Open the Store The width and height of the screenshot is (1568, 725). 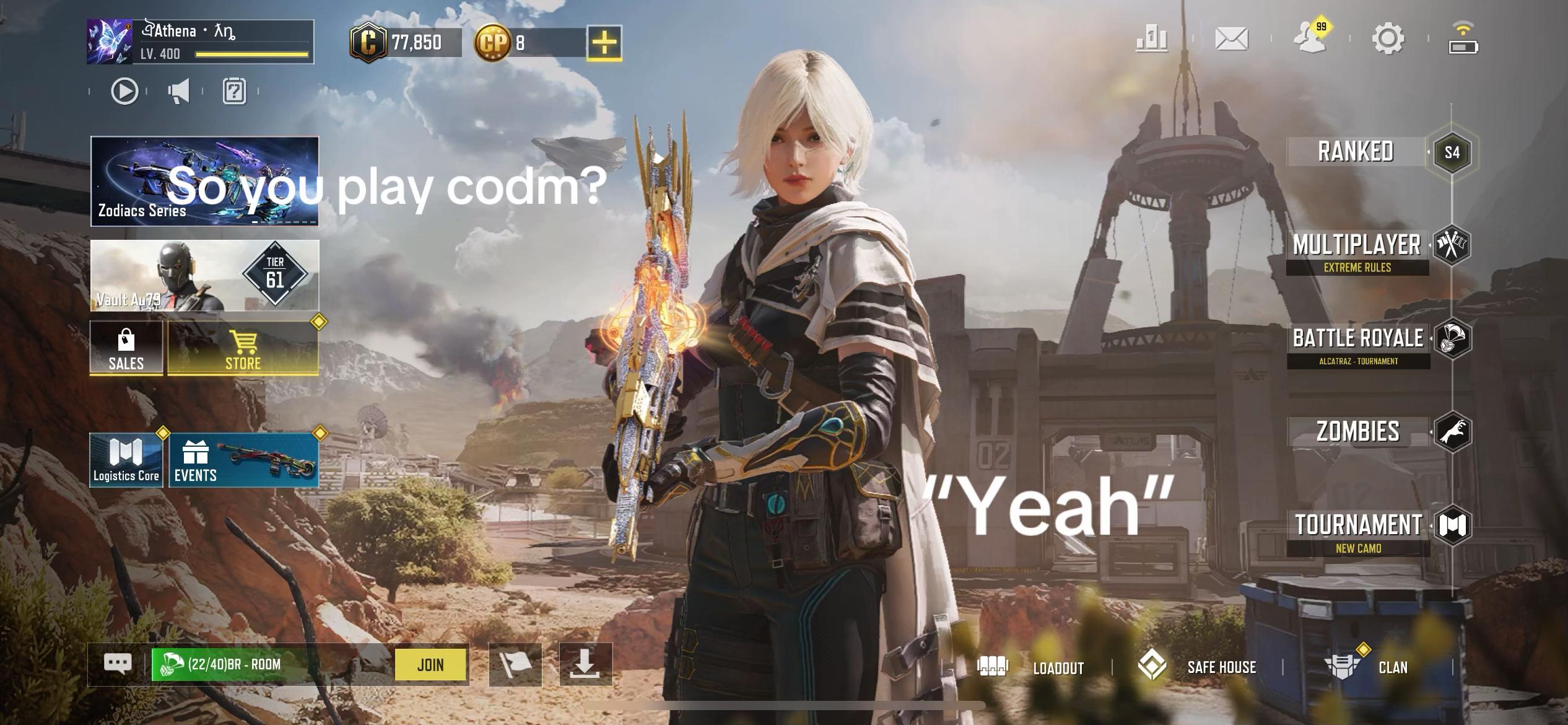243,348
